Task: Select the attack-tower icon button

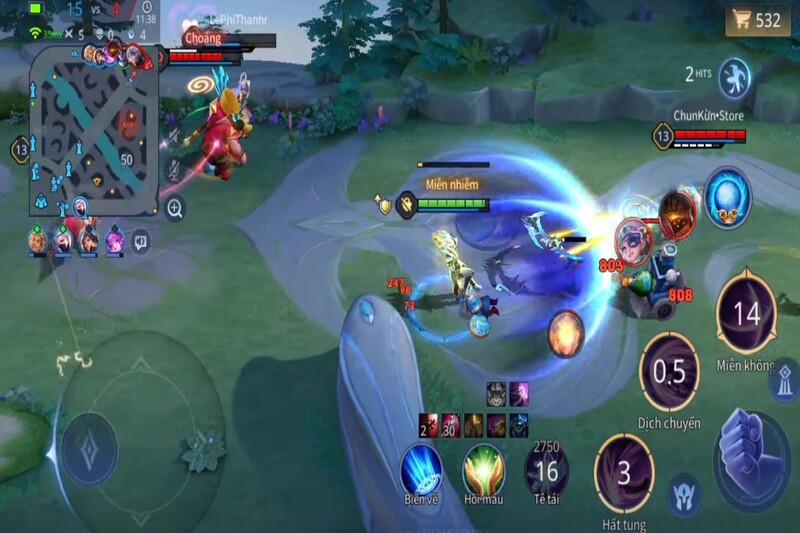Action: click(x=784, y=381)
